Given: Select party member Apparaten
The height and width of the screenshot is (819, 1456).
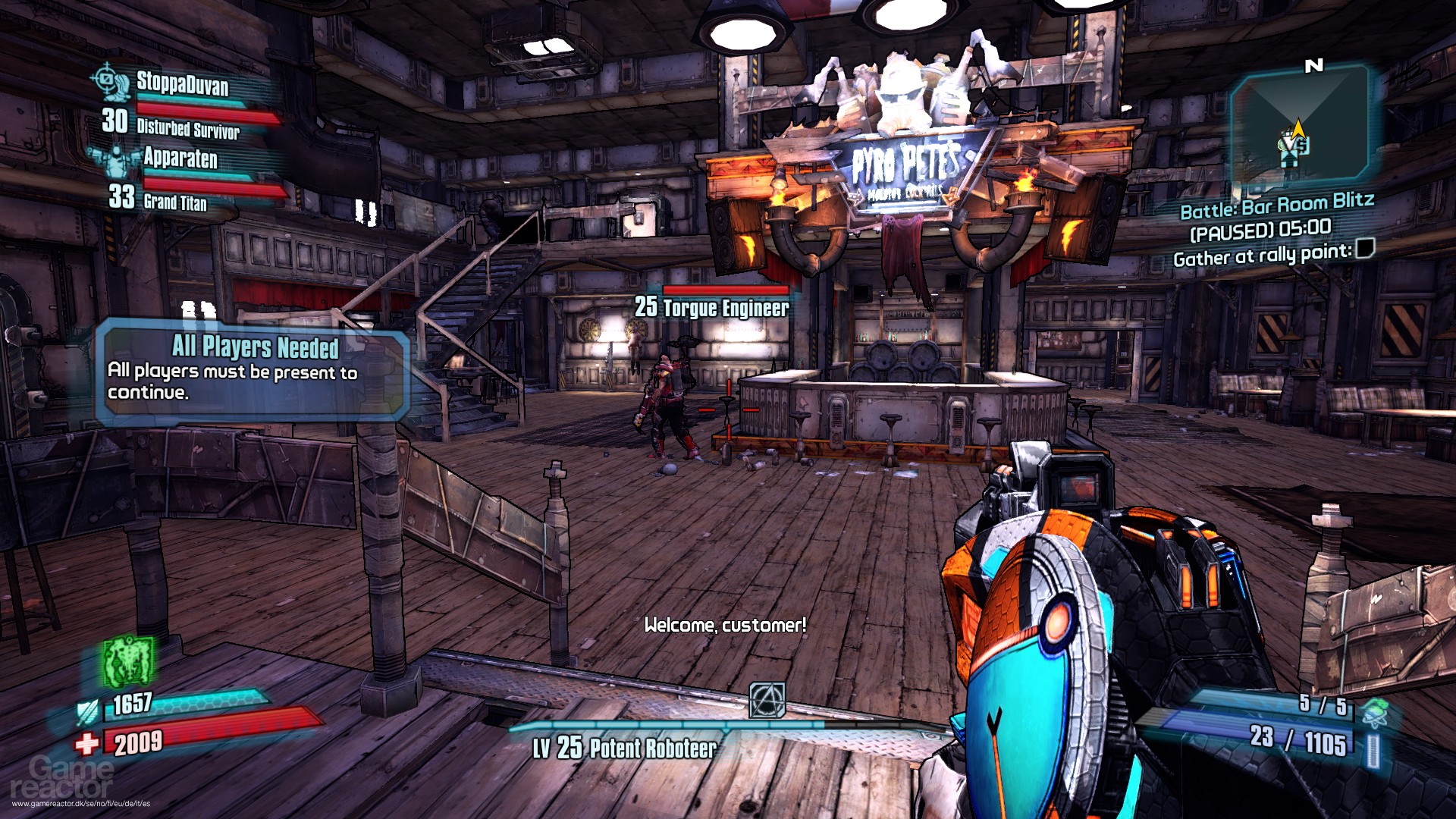Looking at the screenshot, I should [180, 158].
